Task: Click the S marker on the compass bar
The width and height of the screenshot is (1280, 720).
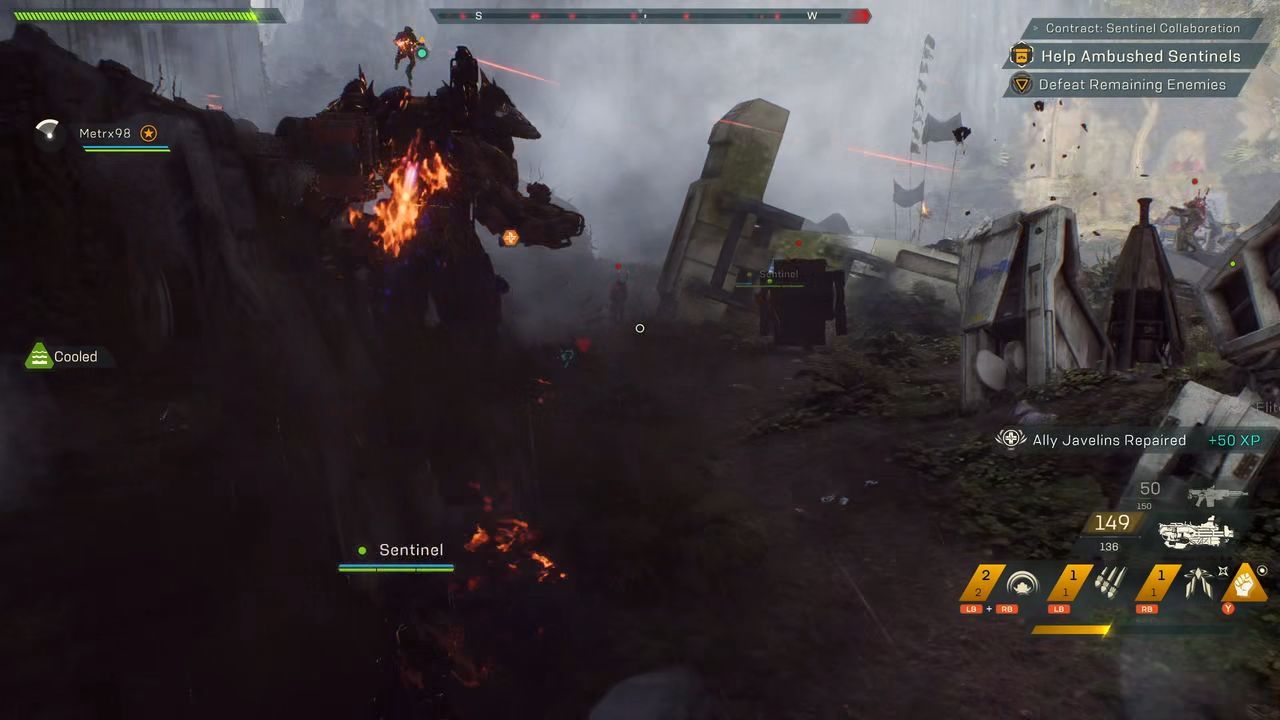Action: point(481,16)
